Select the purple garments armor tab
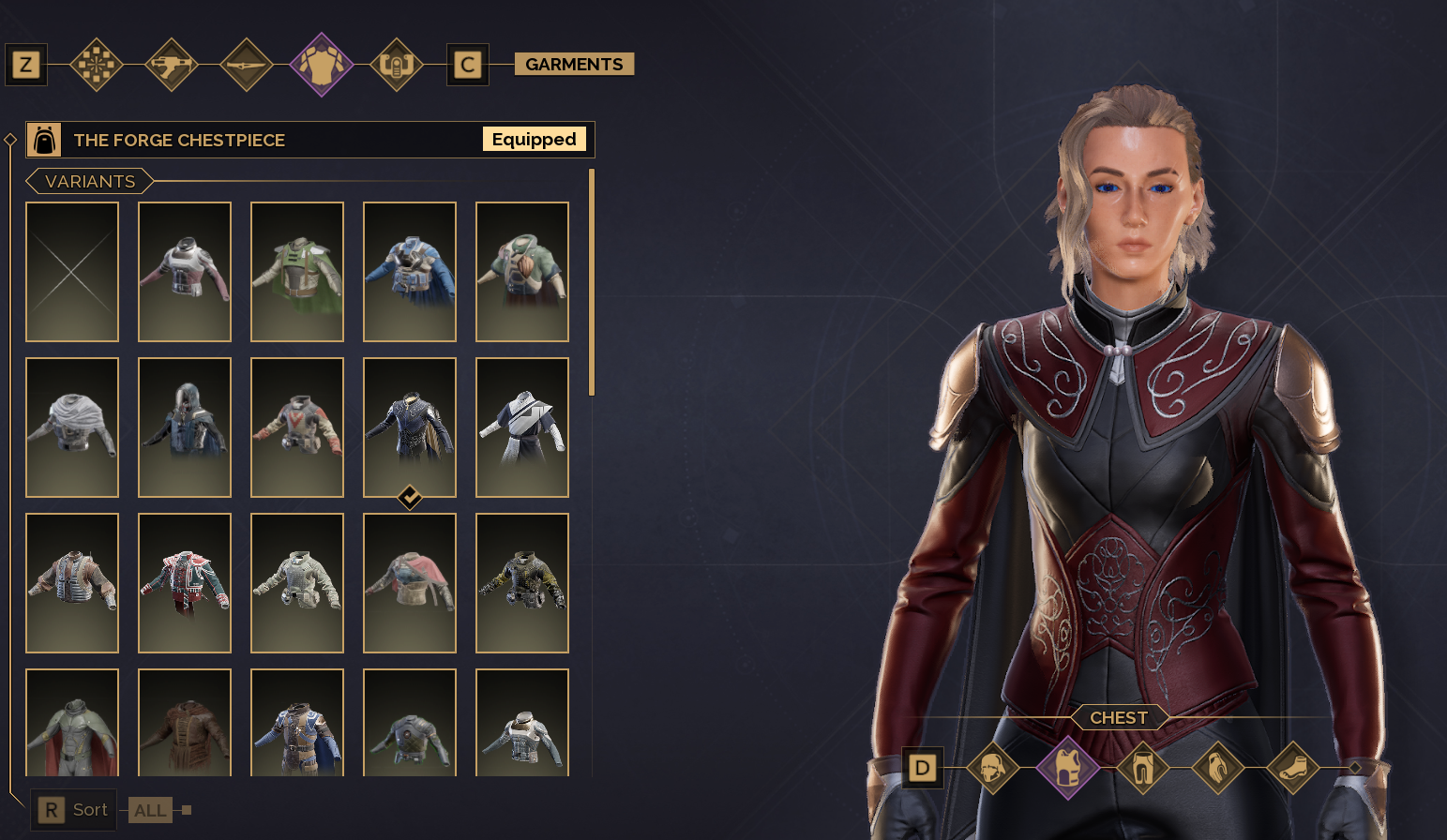Screen dimensions: 1447x840 pos(322,65)
